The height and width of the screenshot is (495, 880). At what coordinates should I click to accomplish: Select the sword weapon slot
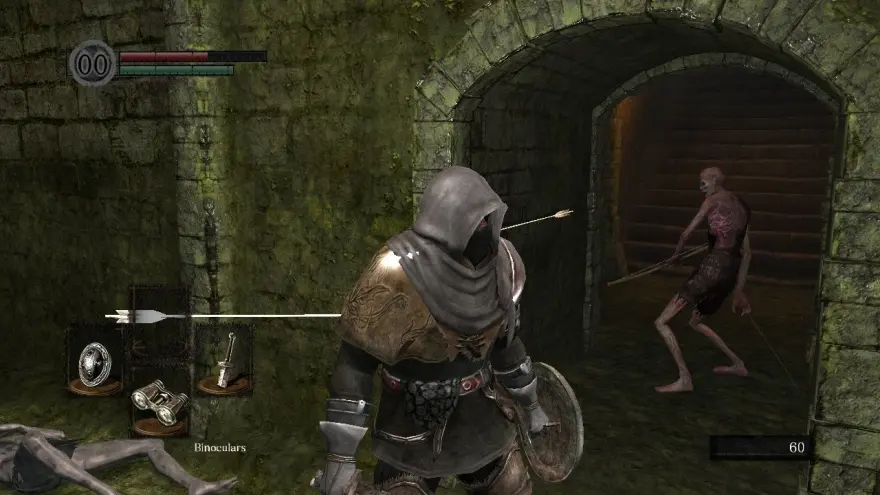point(224,359)
